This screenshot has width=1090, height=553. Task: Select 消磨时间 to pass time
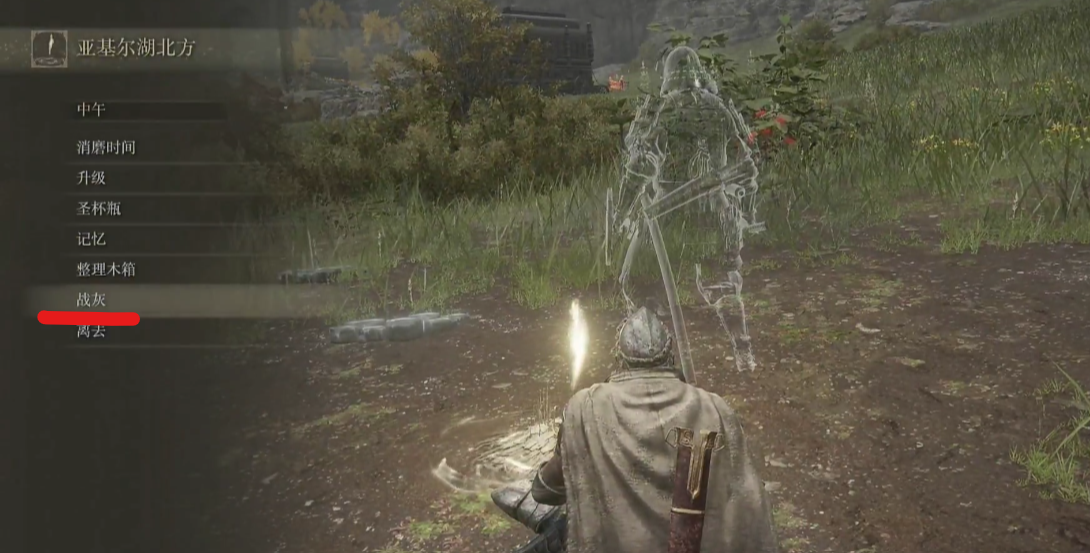[x=106, y=148]
